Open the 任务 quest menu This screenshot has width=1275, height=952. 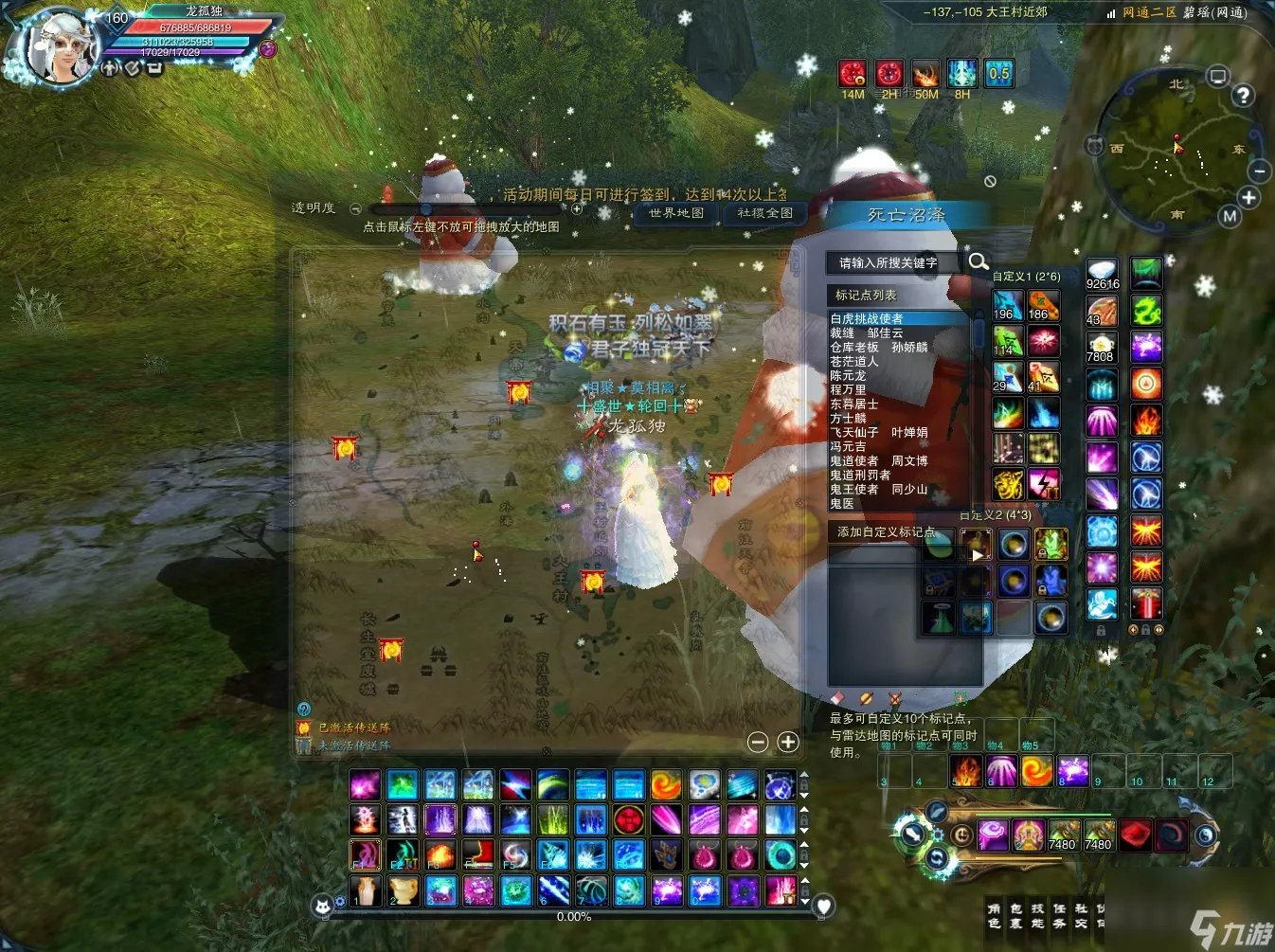coord(1059,915)
